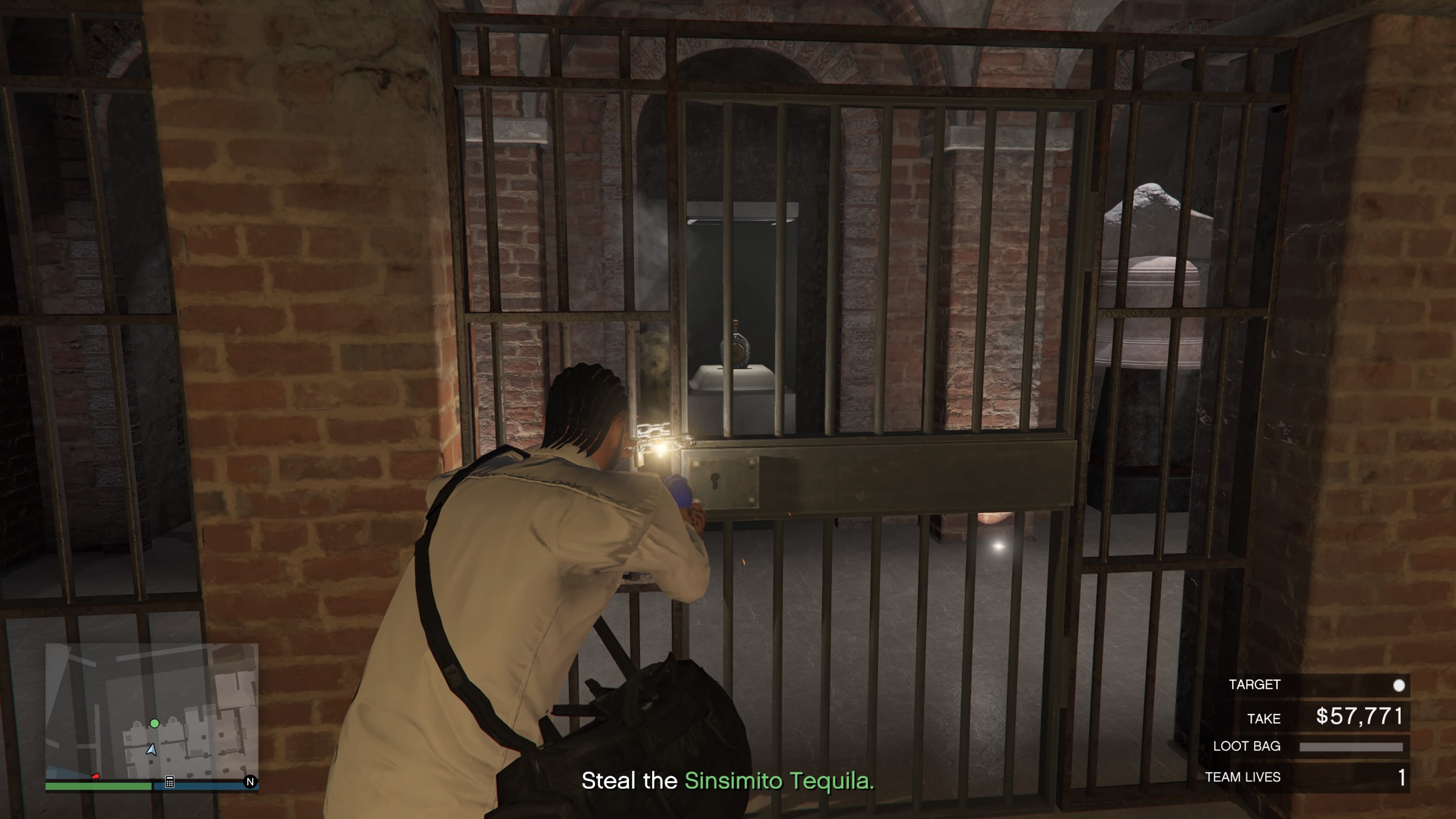Screen dimensions: 1456x819
Task: Select the keypad icon on the minimap
Action: coord(169,782)
